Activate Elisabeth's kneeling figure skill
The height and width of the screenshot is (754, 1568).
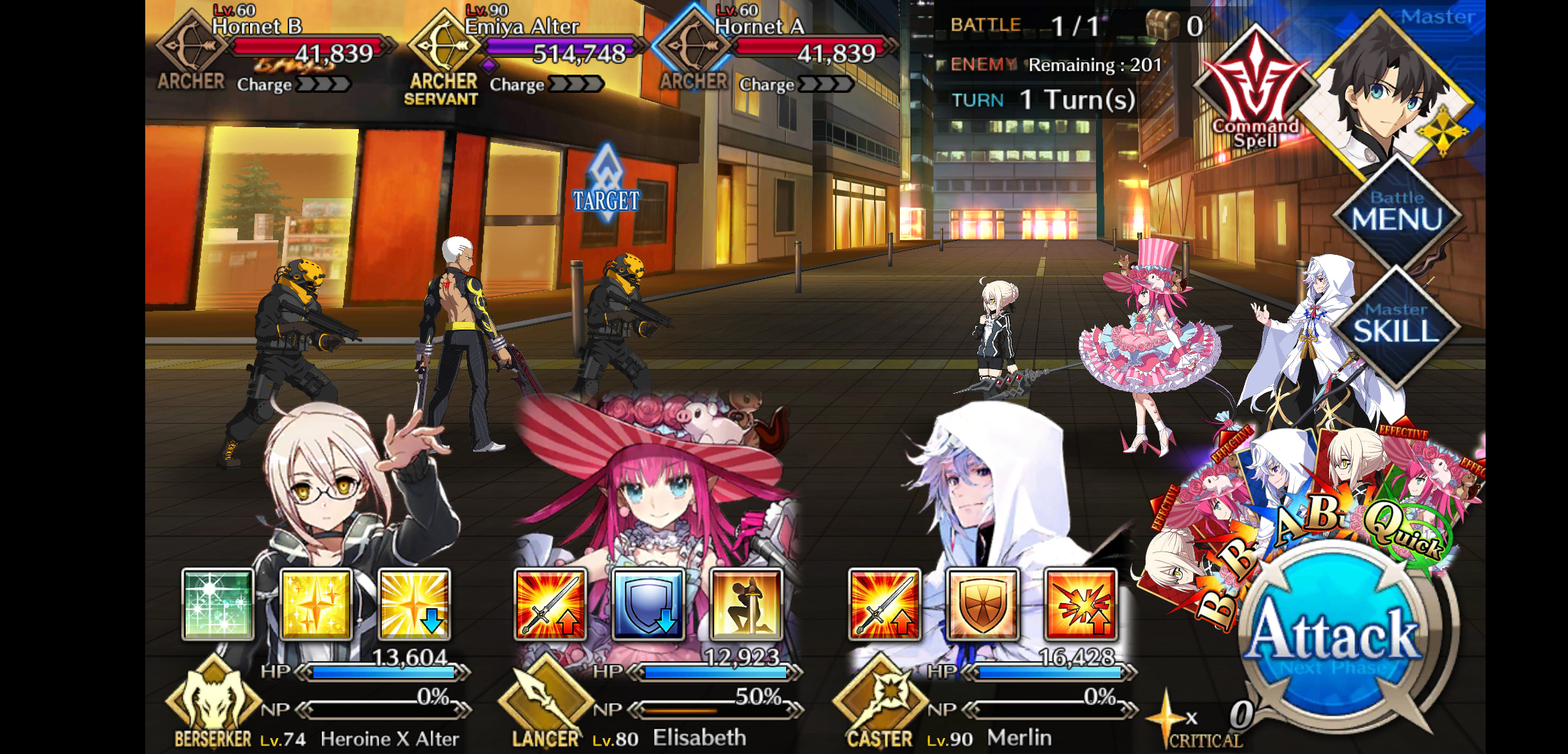pos(746,605)
